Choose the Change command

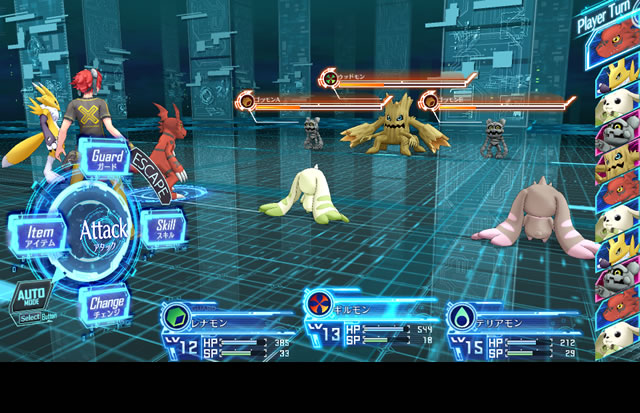tap(106, 303)
